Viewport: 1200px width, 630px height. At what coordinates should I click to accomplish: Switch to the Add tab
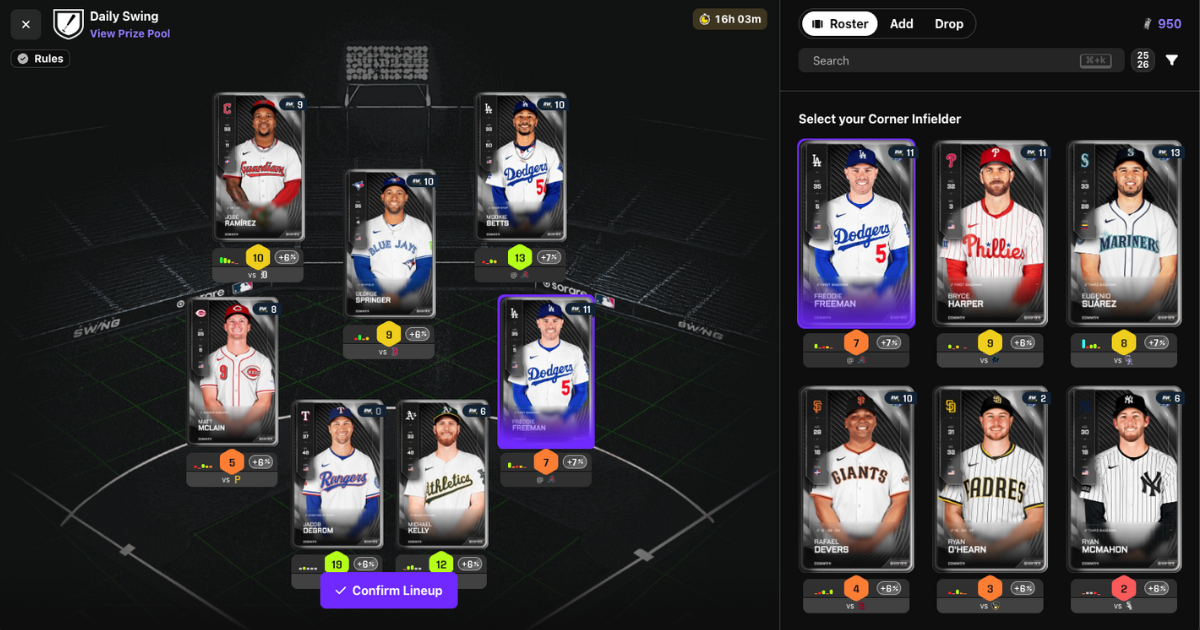tap(901, 24)
